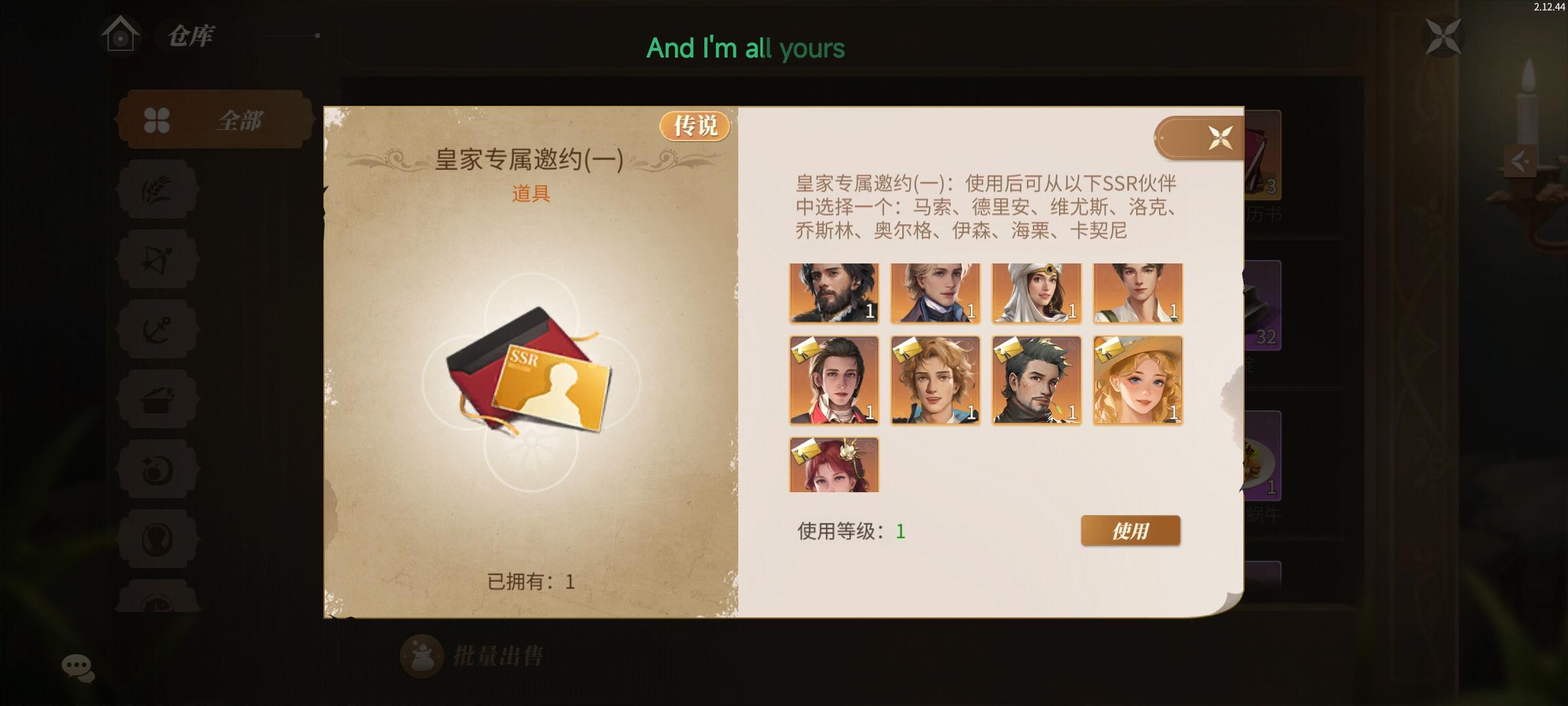Select the wheat farming category icon
The width and height of the screenshot is (1568, 706).
pyautogui.click(x=157, y=188)
